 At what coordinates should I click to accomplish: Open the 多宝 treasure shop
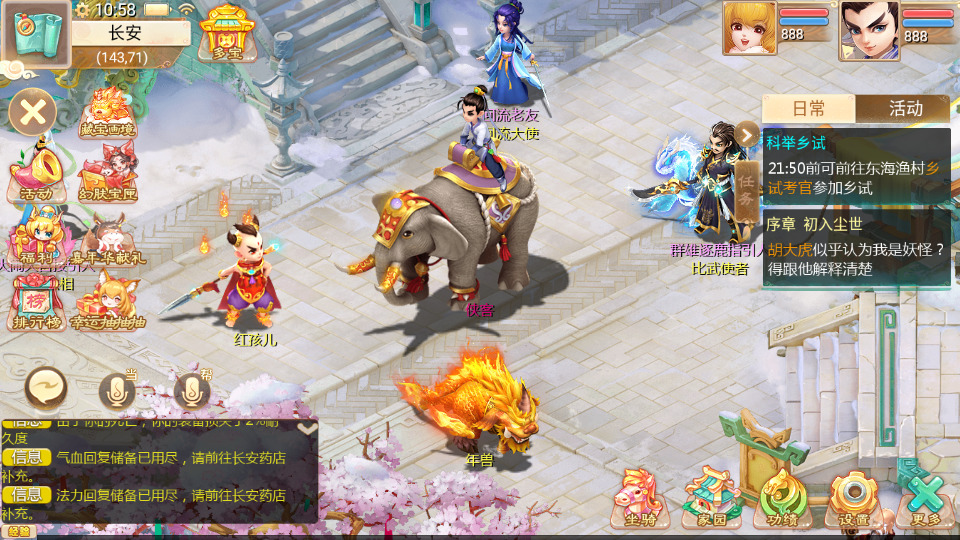pos(227,32)
